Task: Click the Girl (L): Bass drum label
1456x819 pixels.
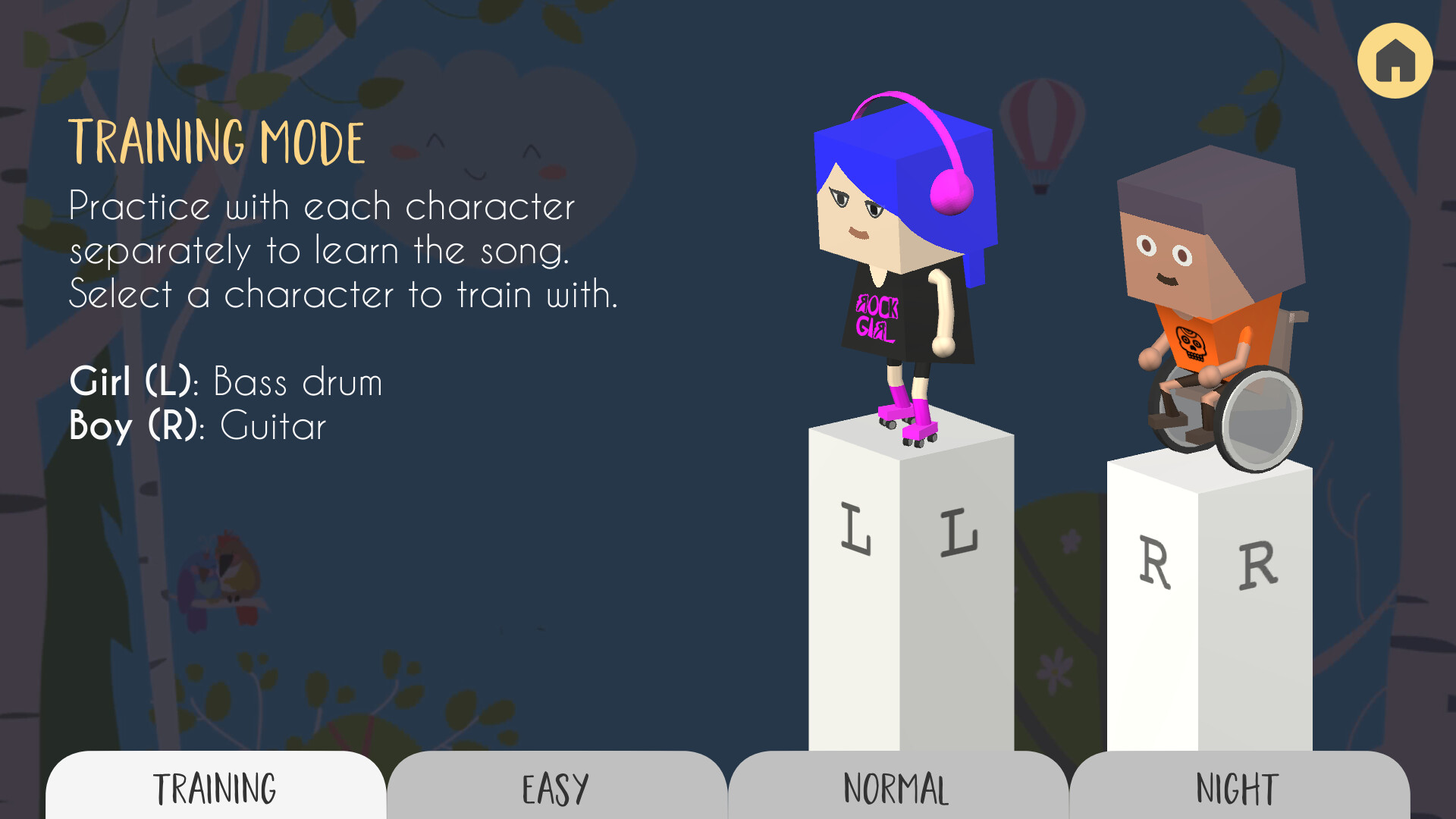Action: click(225, 382)
